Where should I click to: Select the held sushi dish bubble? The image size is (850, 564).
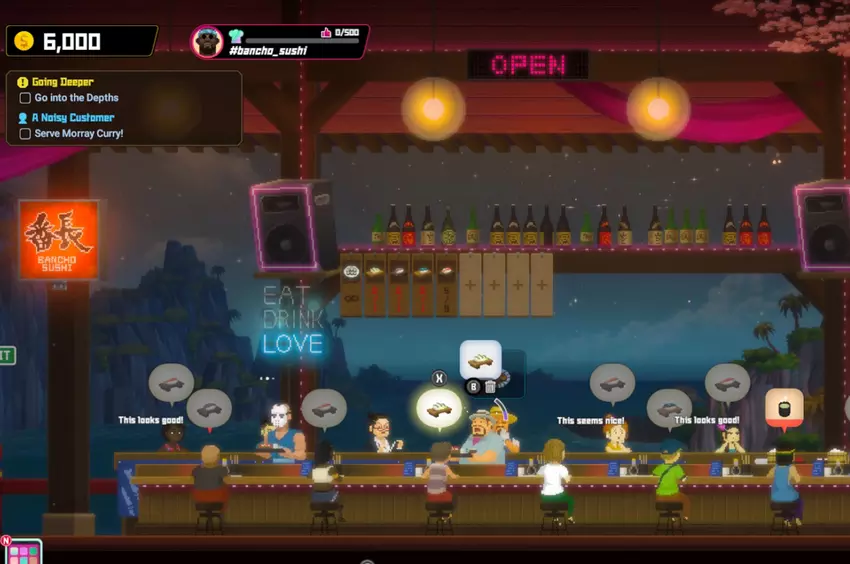[x=480, y=360]
